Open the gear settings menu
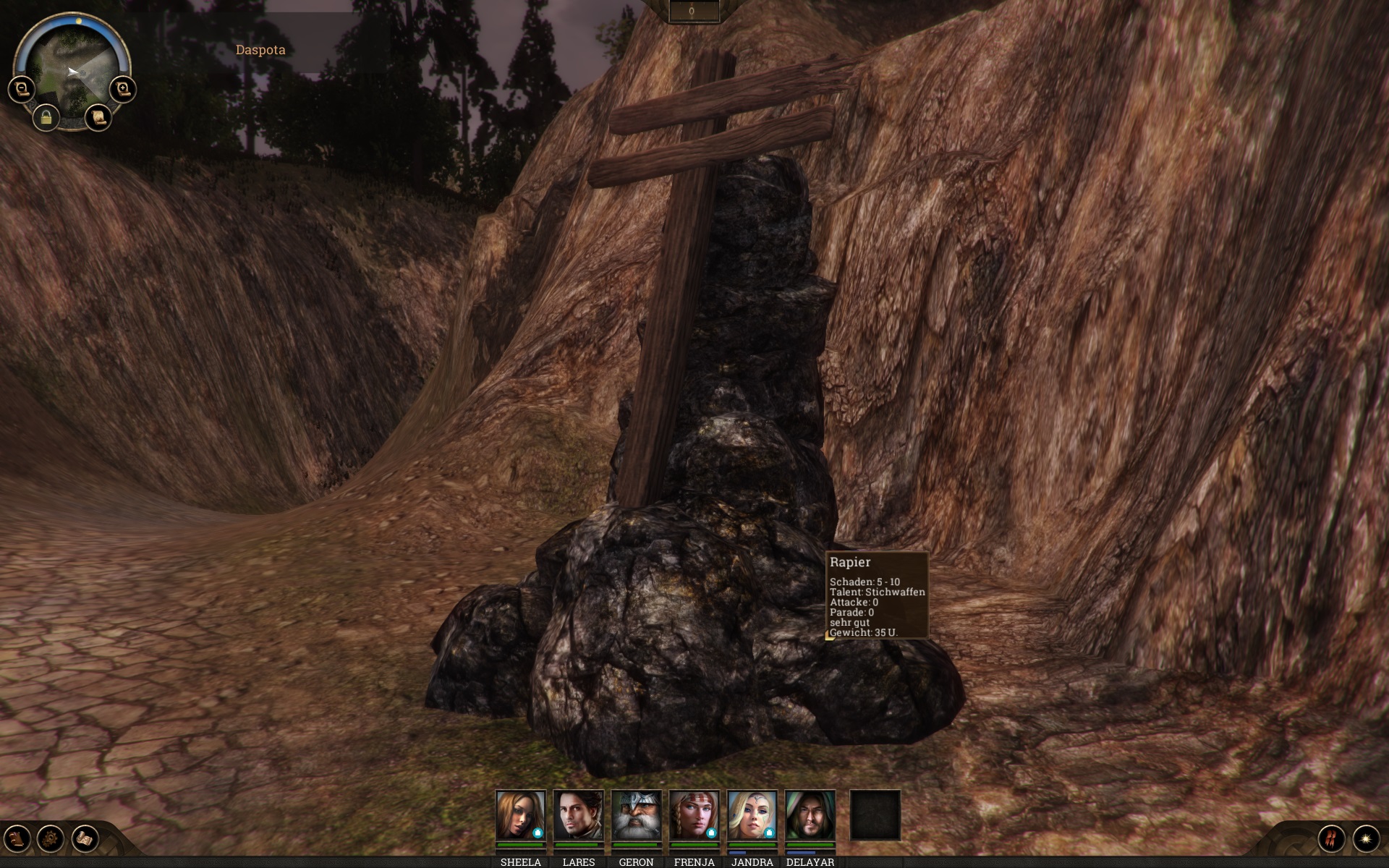Image resolution: width=1389 pixels, height=868 pixels. [51, 838]
